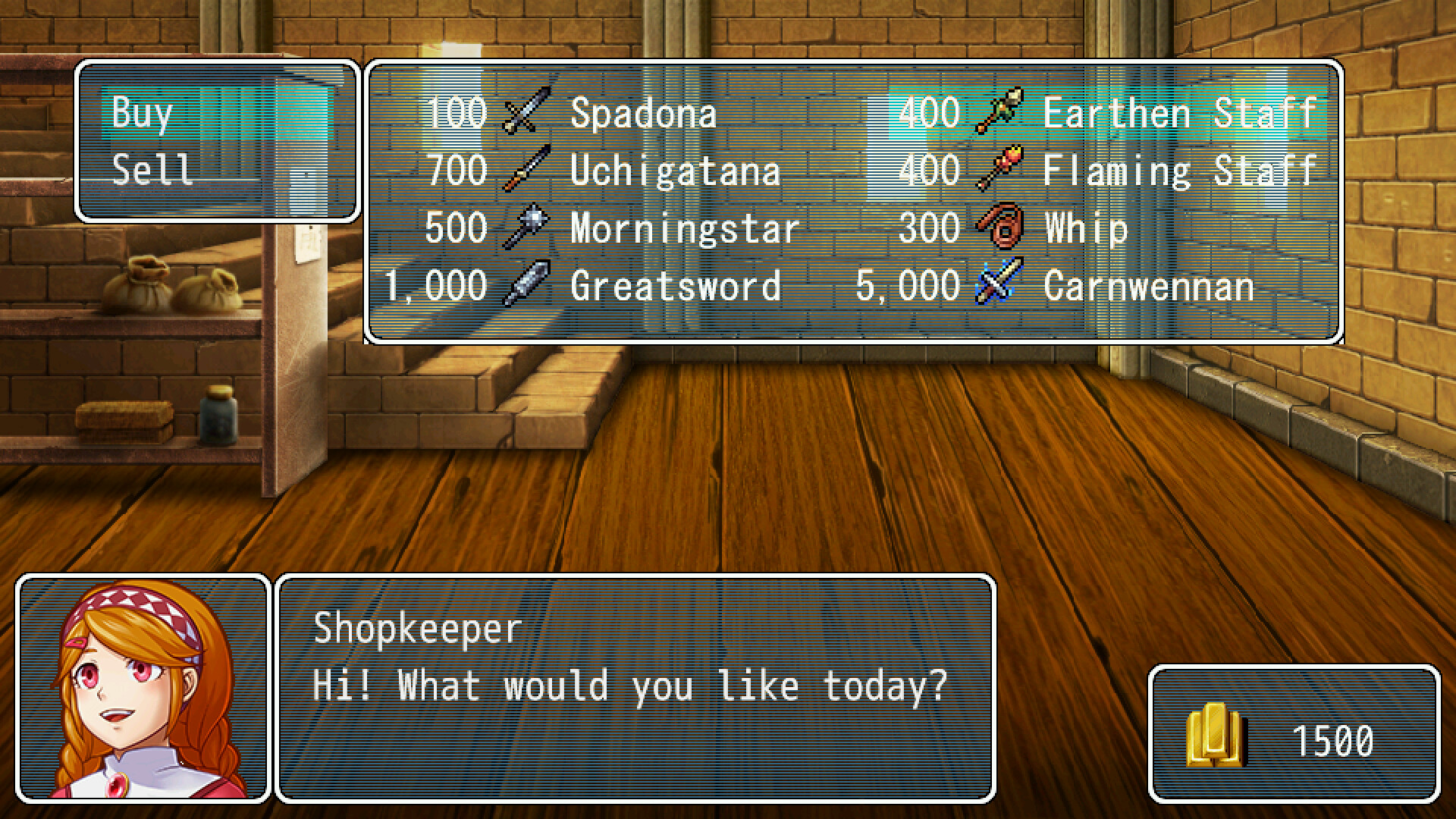The width and height of the screenshot is (1456, 819).
Task: Purchase the Whip for 300 gold
Action: point(1062,227)
